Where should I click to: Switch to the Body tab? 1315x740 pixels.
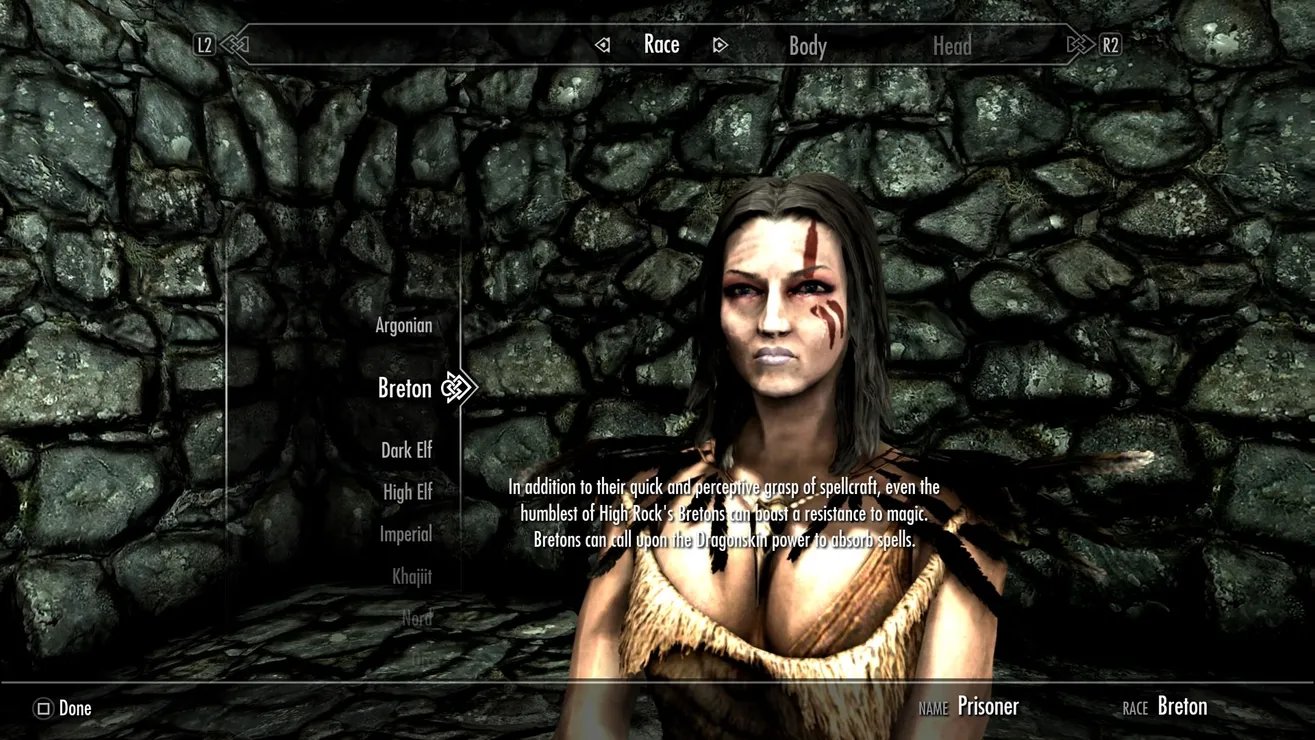807,46
